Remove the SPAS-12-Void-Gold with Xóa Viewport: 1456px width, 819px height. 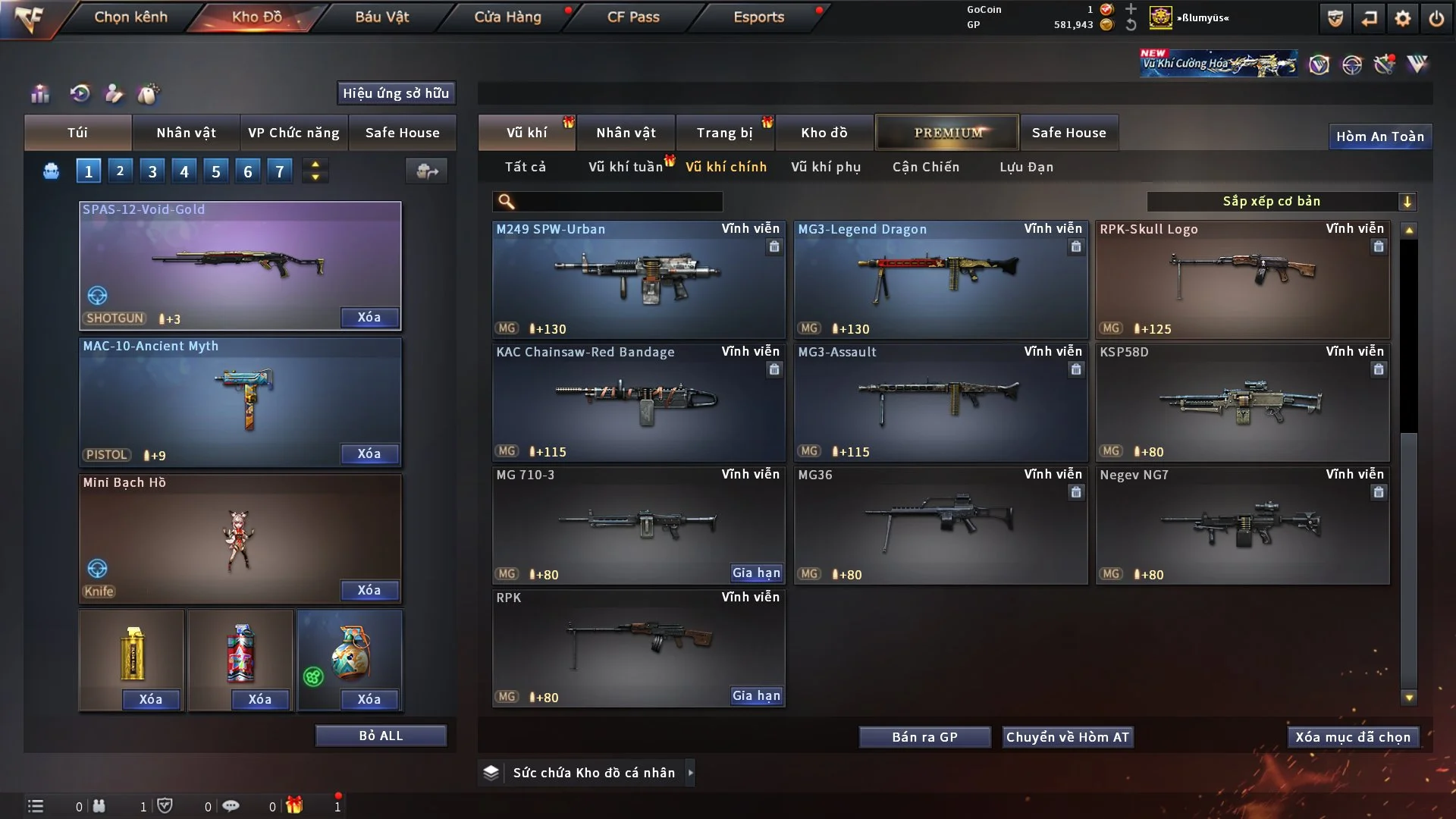[x=369, y=318]
